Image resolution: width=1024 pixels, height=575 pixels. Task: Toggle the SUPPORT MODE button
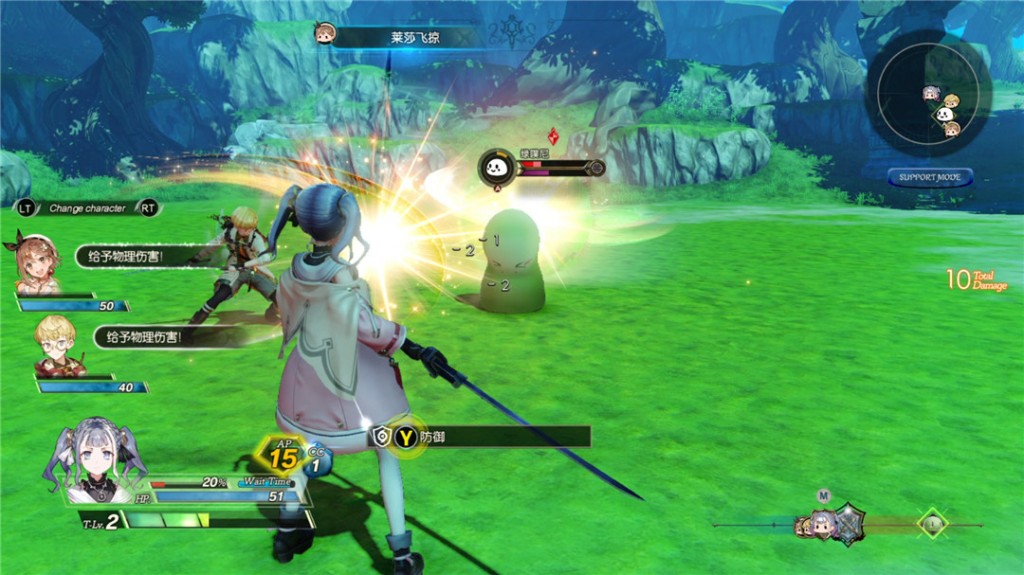(x=930, y=178)
